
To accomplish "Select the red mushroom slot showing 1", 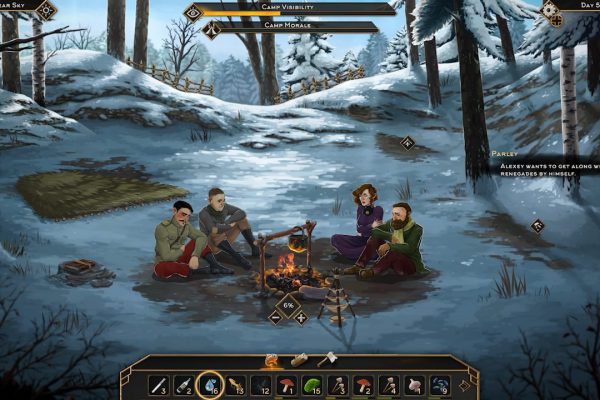I will pyautogui.click(x=285, y=384).
